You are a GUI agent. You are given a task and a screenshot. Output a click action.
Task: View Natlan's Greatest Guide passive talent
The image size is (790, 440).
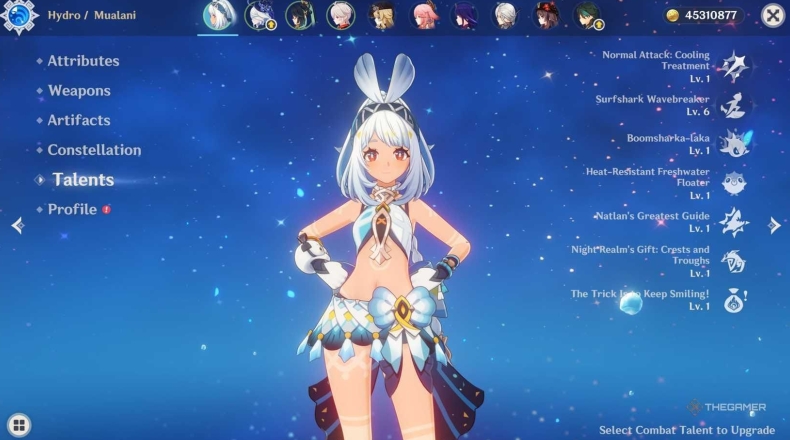[x=733, y=221]
